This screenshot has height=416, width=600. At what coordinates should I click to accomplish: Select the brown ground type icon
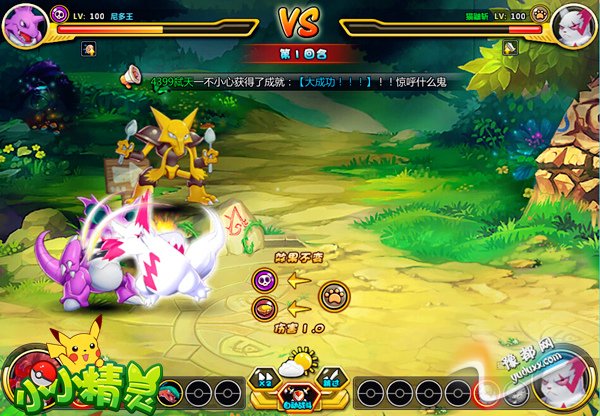[264, 309]
